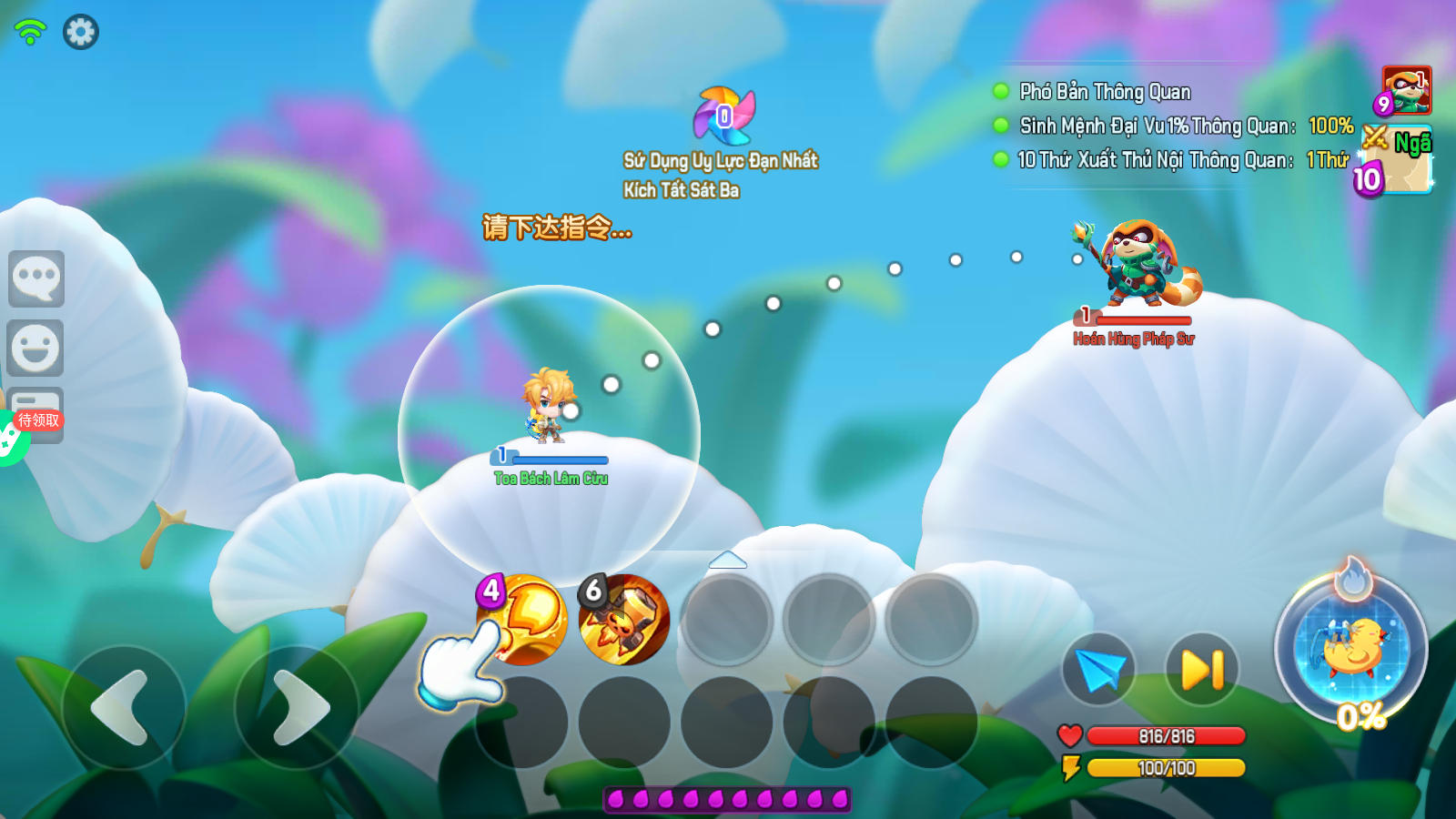This screenshot has width=1456, height=819.
Task: Select the hammer skill costing 6
Action: 624,619
